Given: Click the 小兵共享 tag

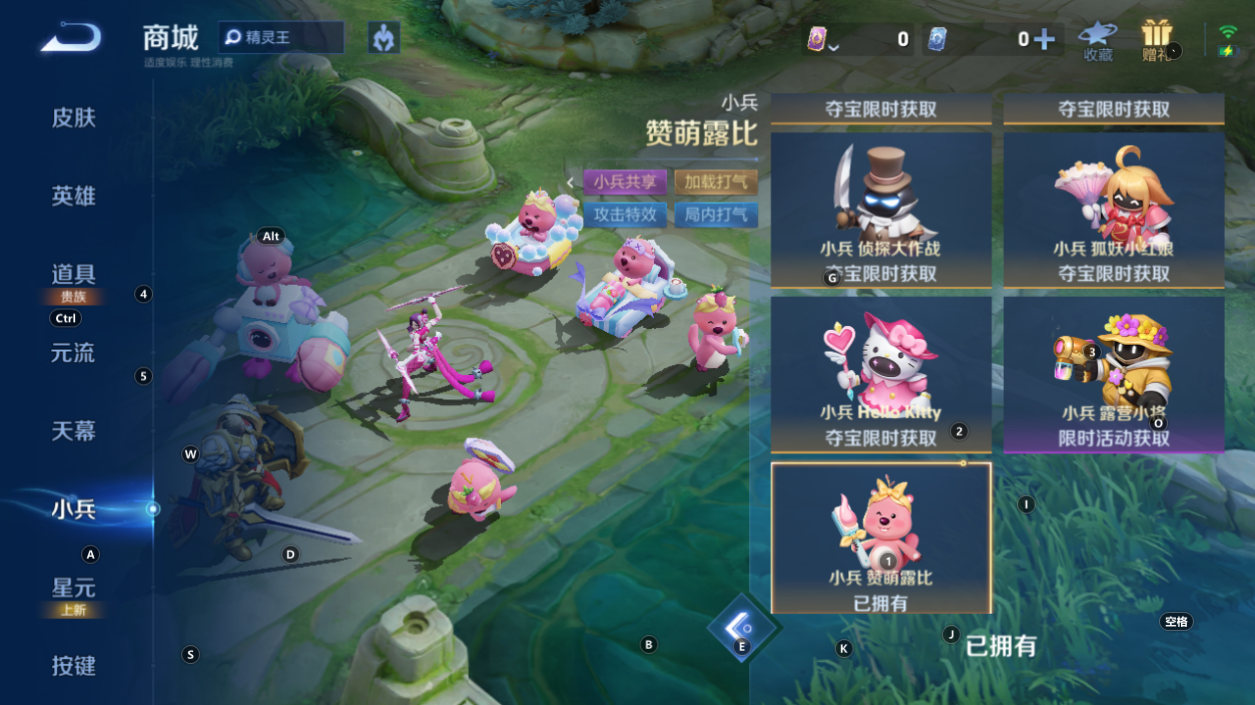Looking at the screenshot, I should coord(625,182).
